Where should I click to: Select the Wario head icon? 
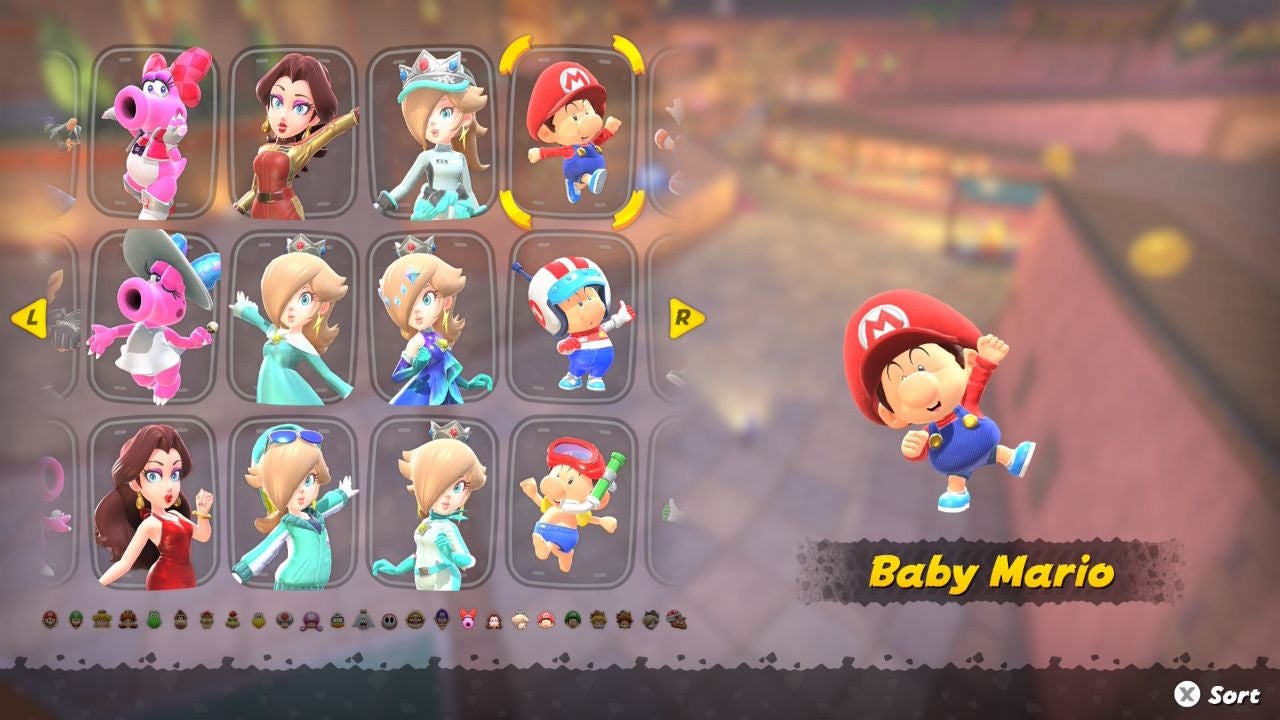pyautogui.click(x=414, y=620)
